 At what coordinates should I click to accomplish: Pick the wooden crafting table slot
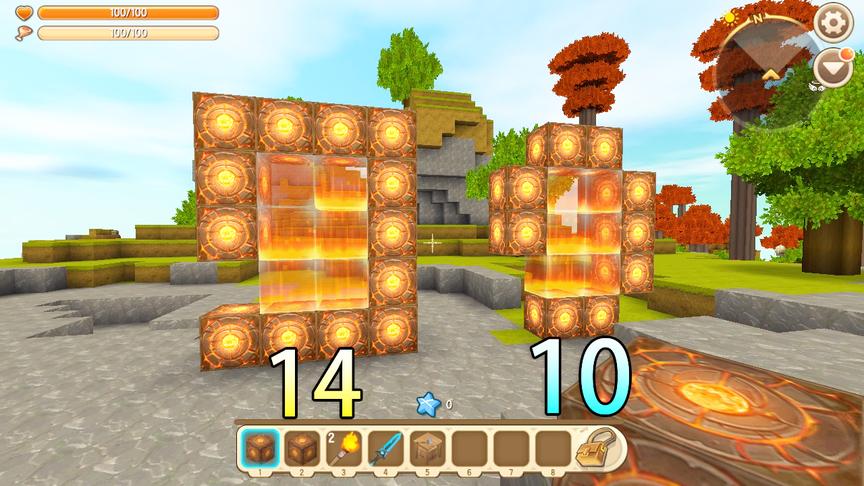426,448
